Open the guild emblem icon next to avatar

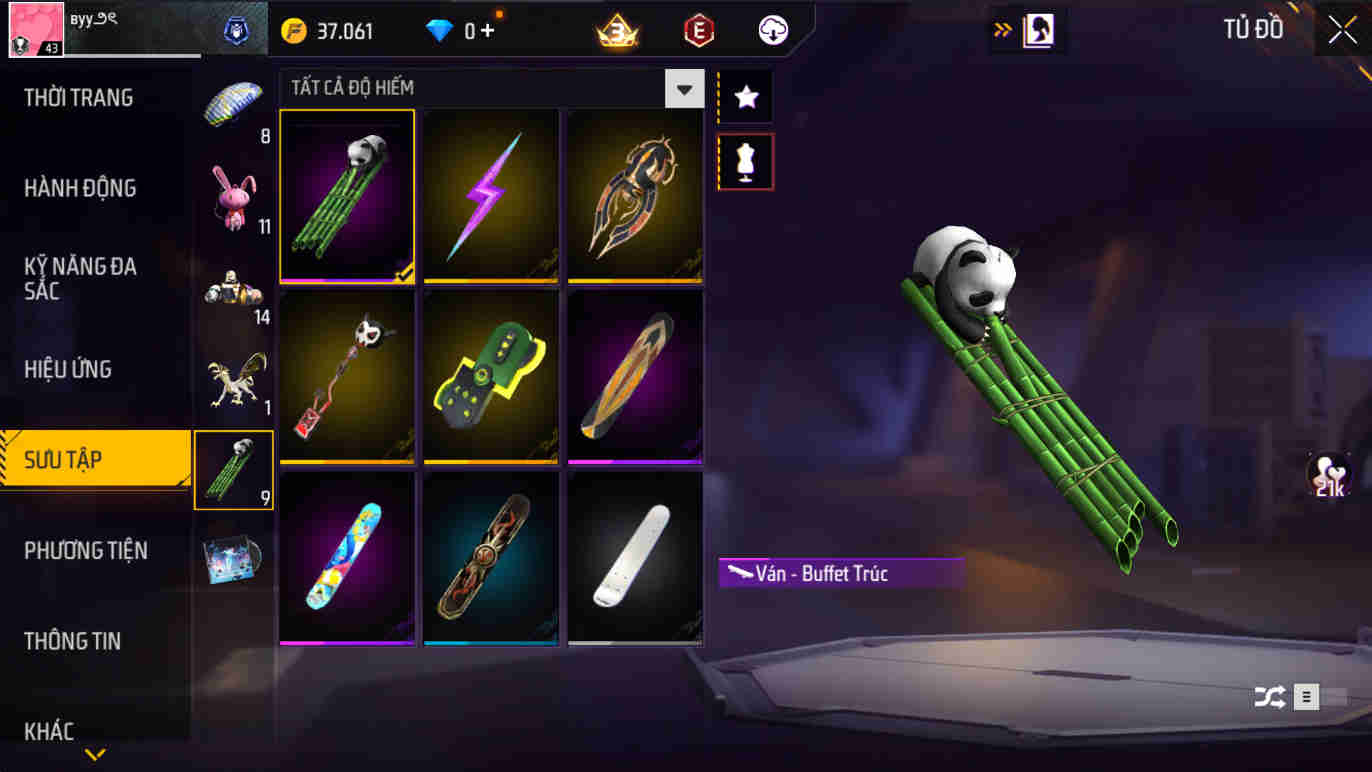[x=236, y=30]
